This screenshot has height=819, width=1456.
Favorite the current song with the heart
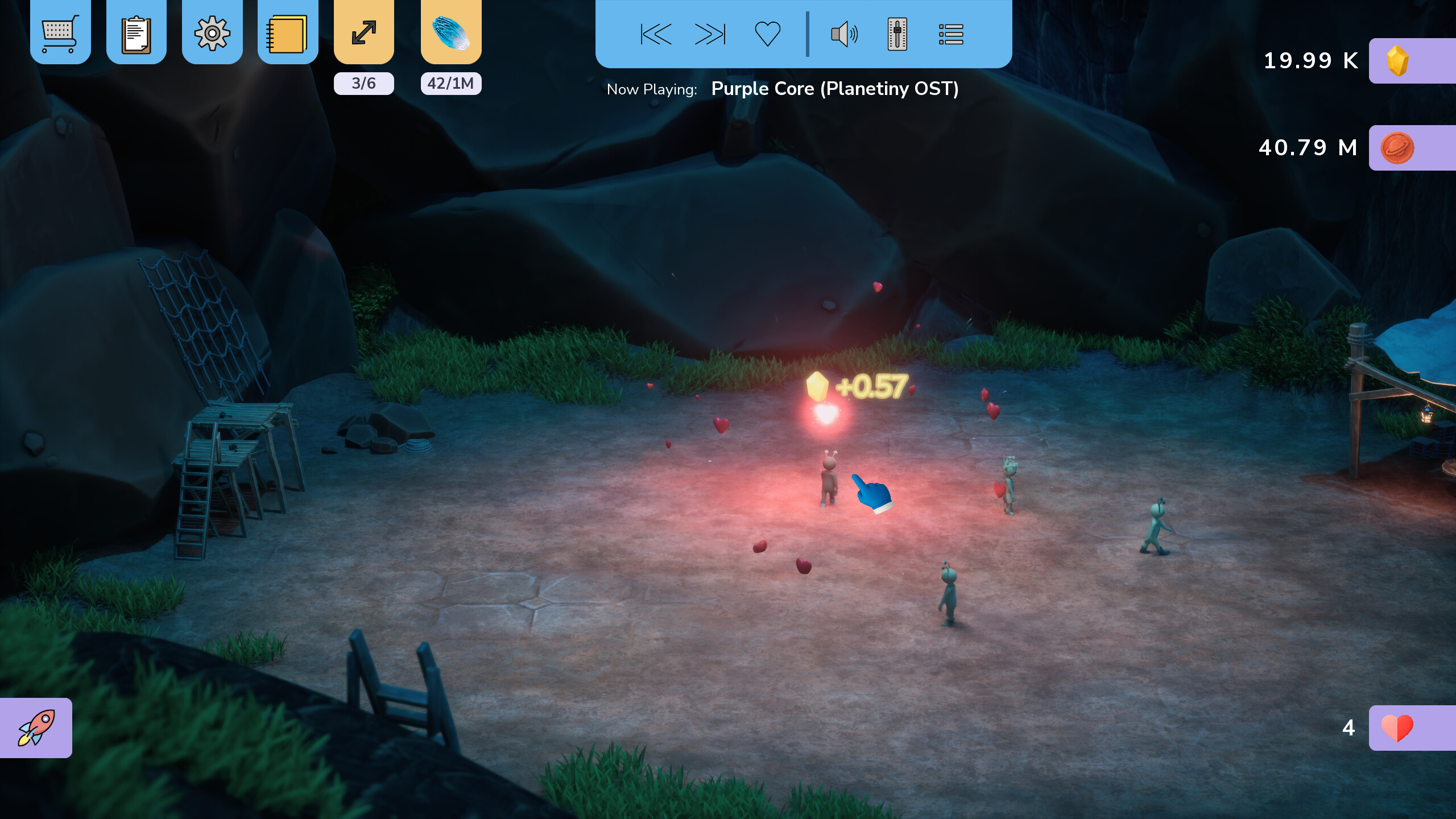(767, 34)
